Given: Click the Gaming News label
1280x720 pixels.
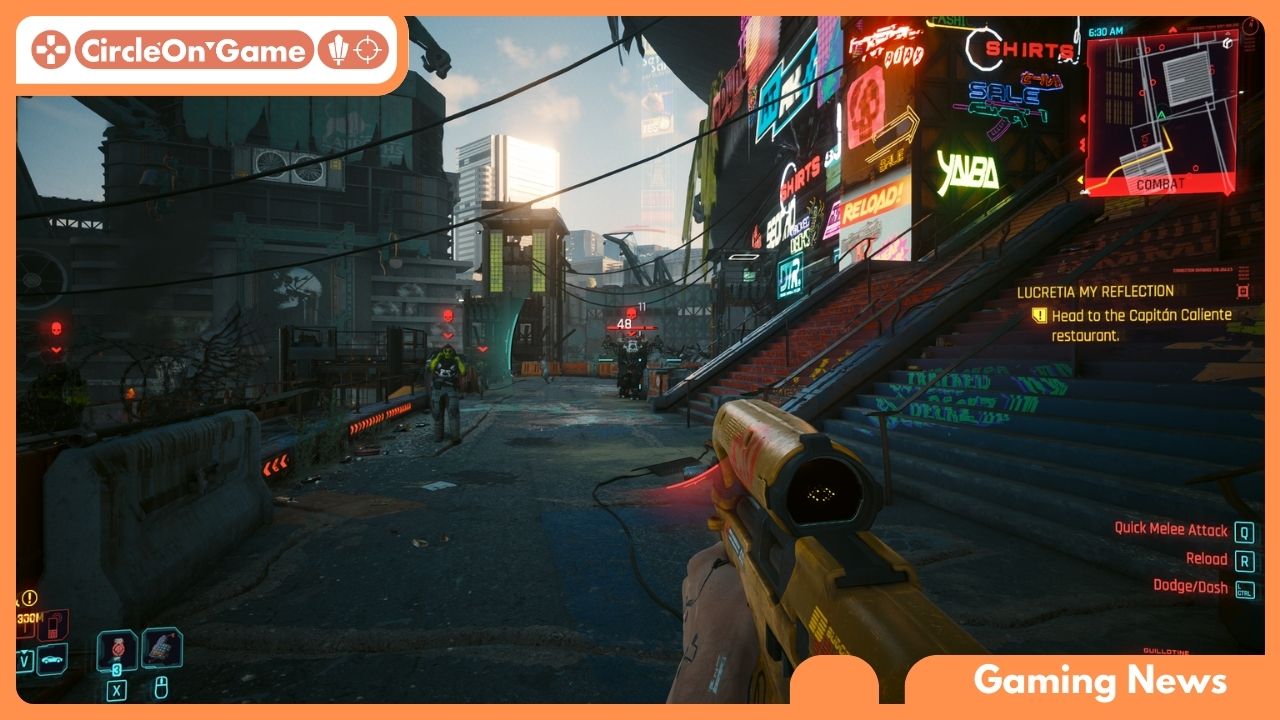Looking at the screenshot, I should click(x=1100, y=681).
